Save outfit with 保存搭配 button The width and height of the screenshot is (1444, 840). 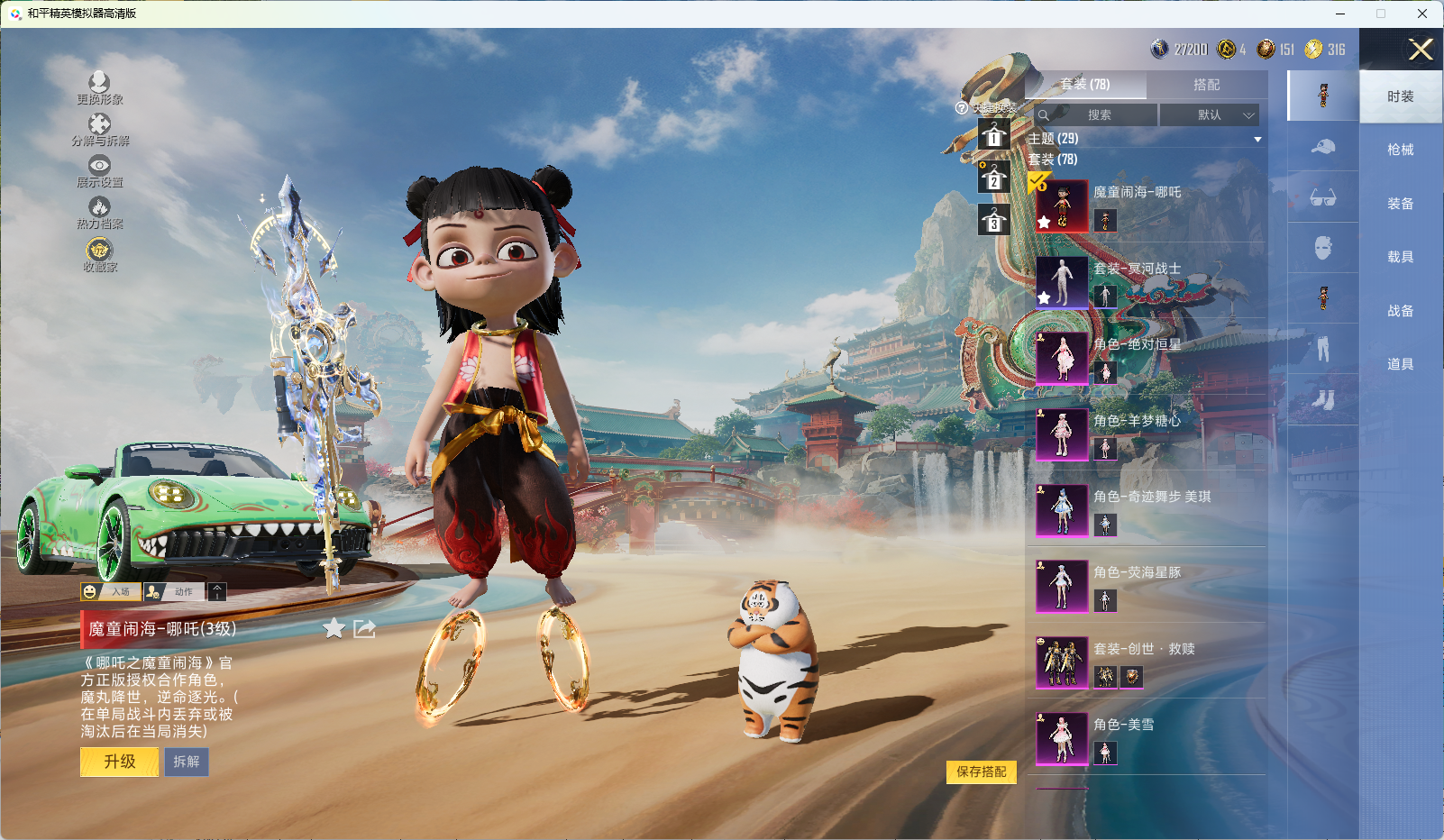coord(981,772)
